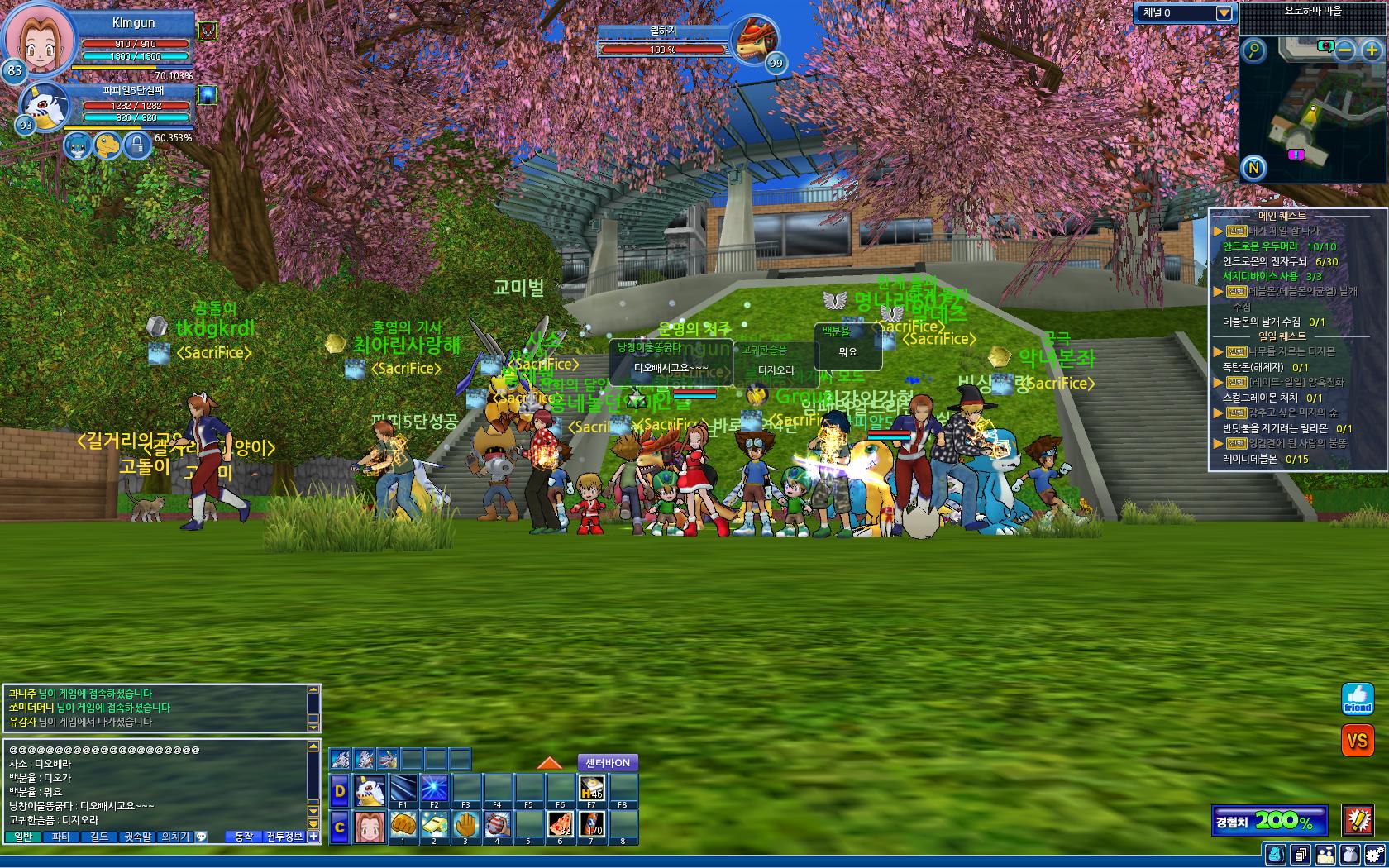Open the two-people community icon

pyautogui.click(x=1325, y=855)
